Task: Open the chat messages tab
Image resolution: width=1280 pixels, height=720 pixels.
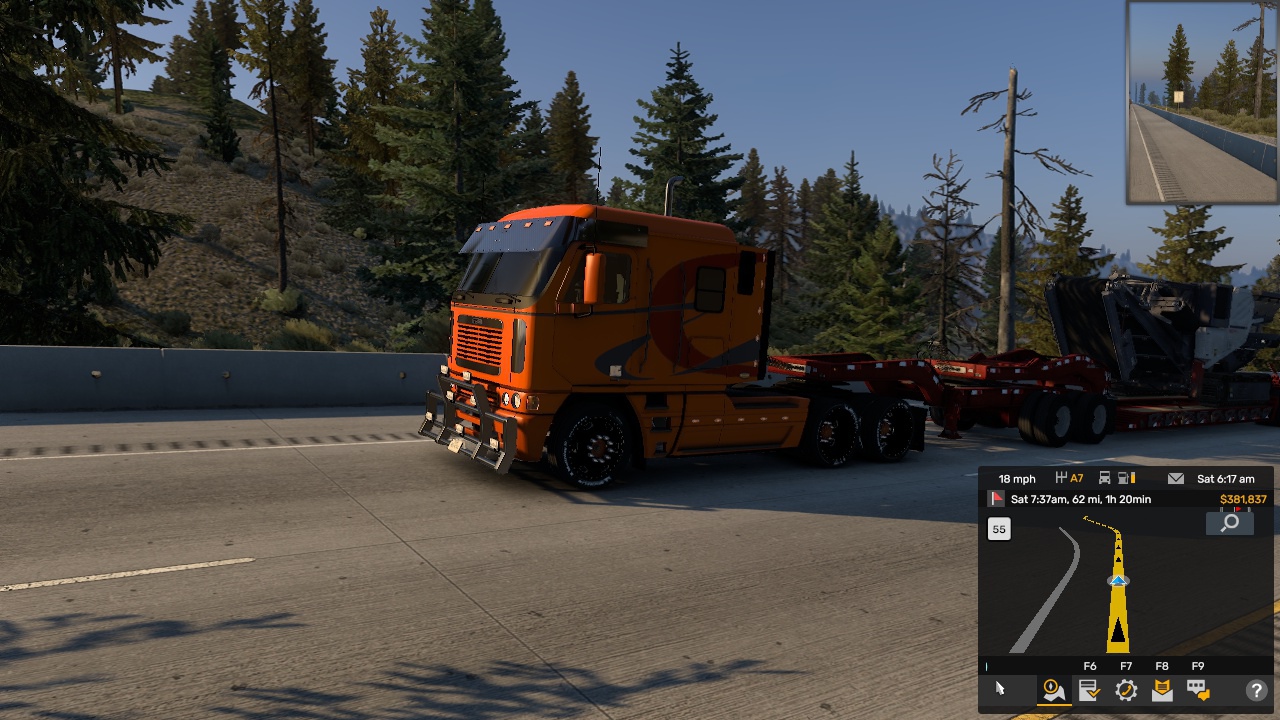Action: click(1198, 689)
